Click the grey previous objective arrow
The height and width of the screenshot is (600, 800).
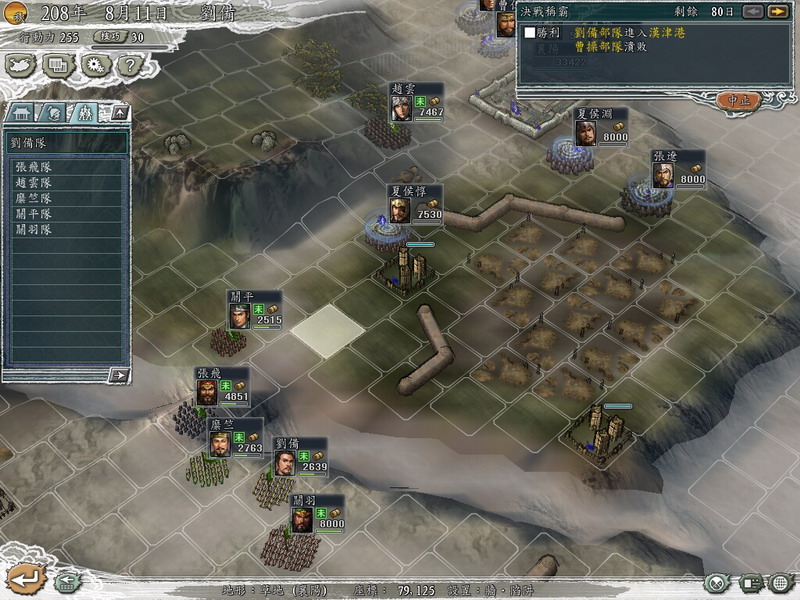[751, 12]
